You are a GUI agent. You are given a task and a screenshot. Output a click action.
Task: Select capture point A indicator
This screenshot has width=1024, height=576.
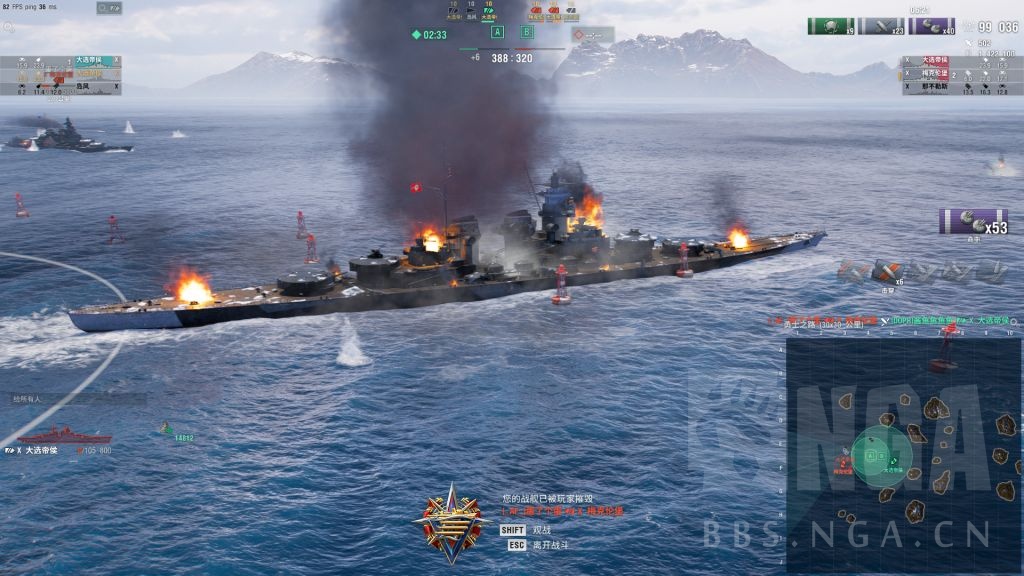(497, 32)
